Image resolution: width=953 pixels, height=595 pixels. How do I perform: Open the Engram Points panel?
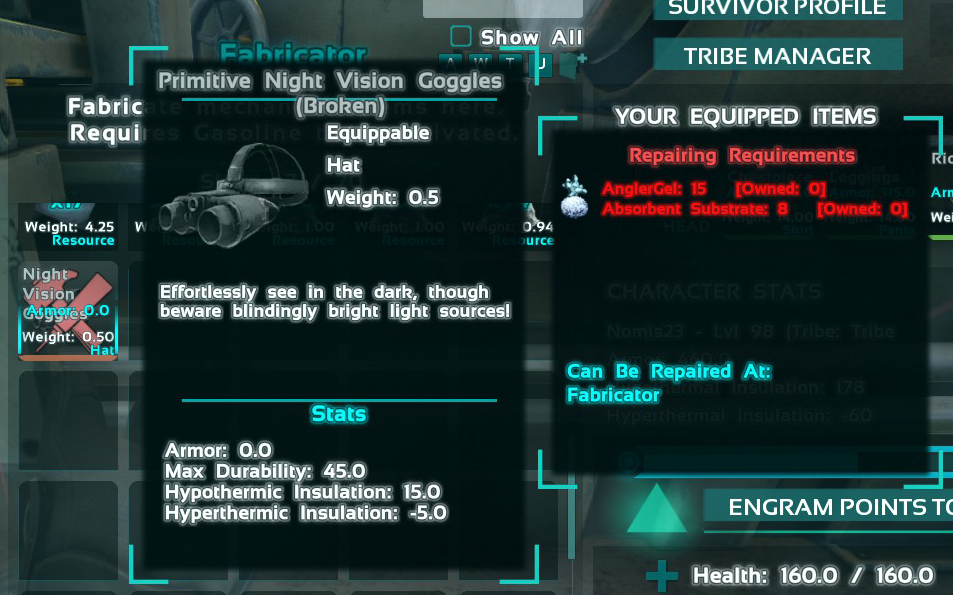[830, 507]
